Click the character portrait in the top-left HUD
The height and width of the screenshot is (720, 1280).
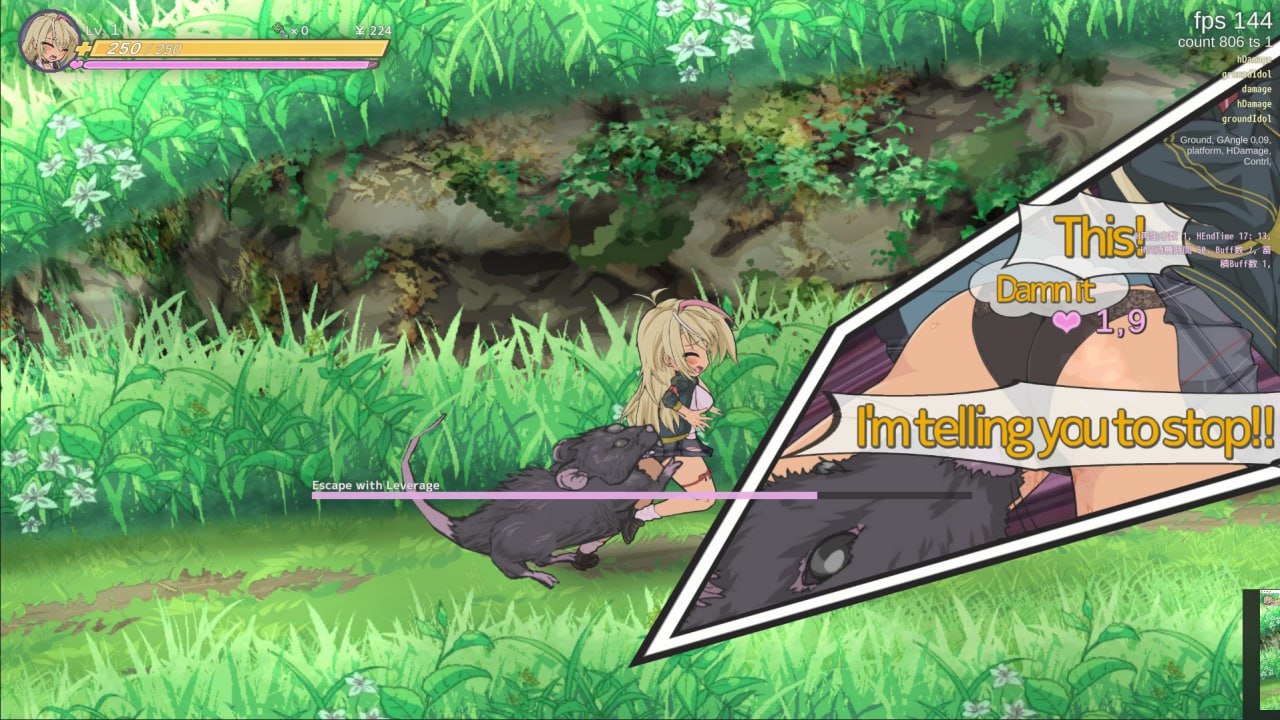tap(47, 40)
